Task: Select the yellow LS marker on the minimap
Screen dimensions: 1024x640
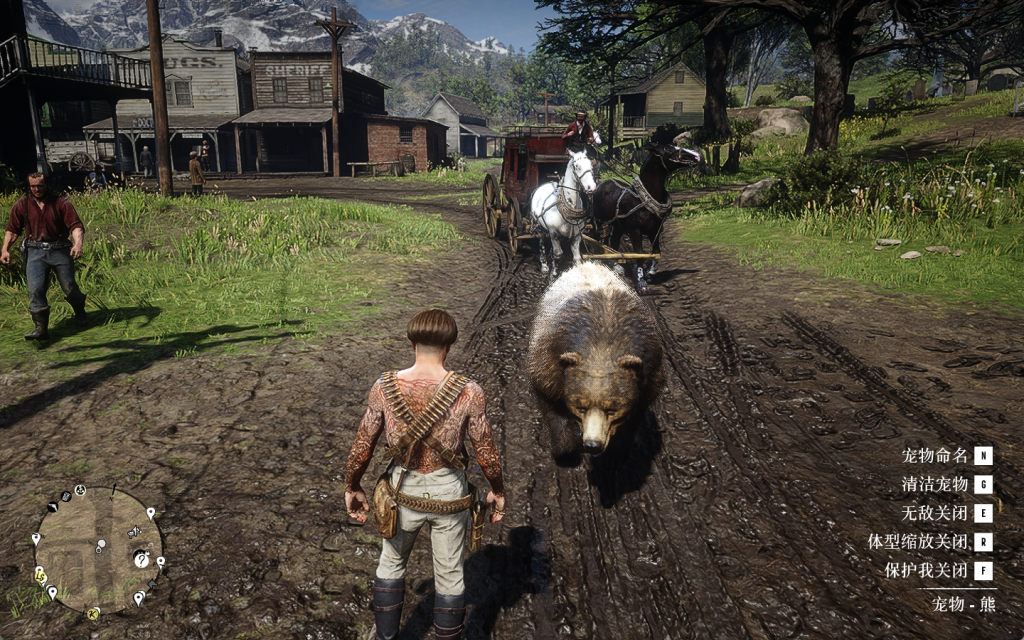Action: (x=41, y=576)
